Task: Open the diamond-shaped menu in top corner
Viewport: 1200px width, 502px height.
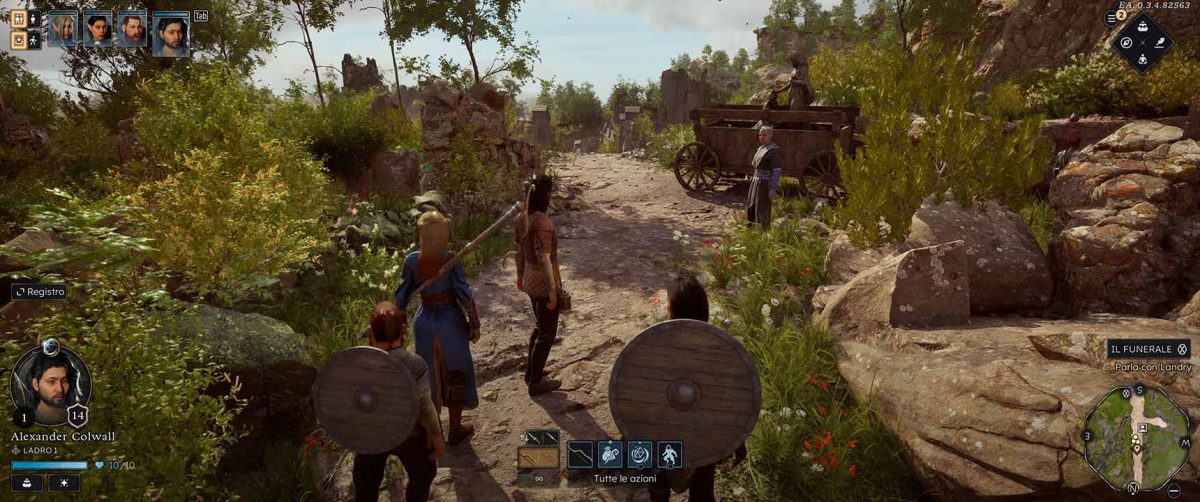Action: [1143, 42]
